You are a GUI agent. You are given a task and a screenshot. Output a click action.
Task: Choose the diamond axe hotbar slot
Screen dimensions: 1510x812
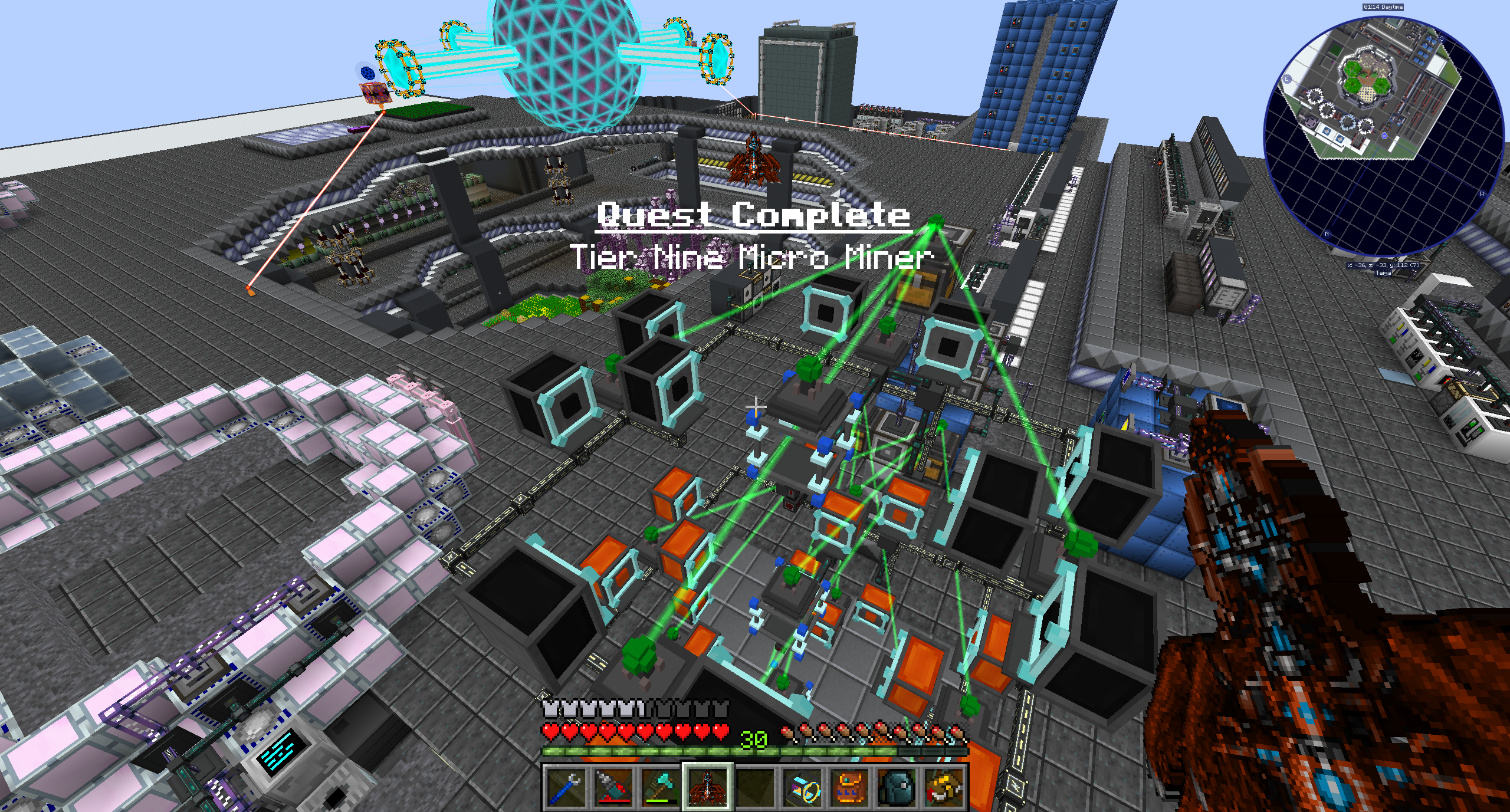[660, 787]
